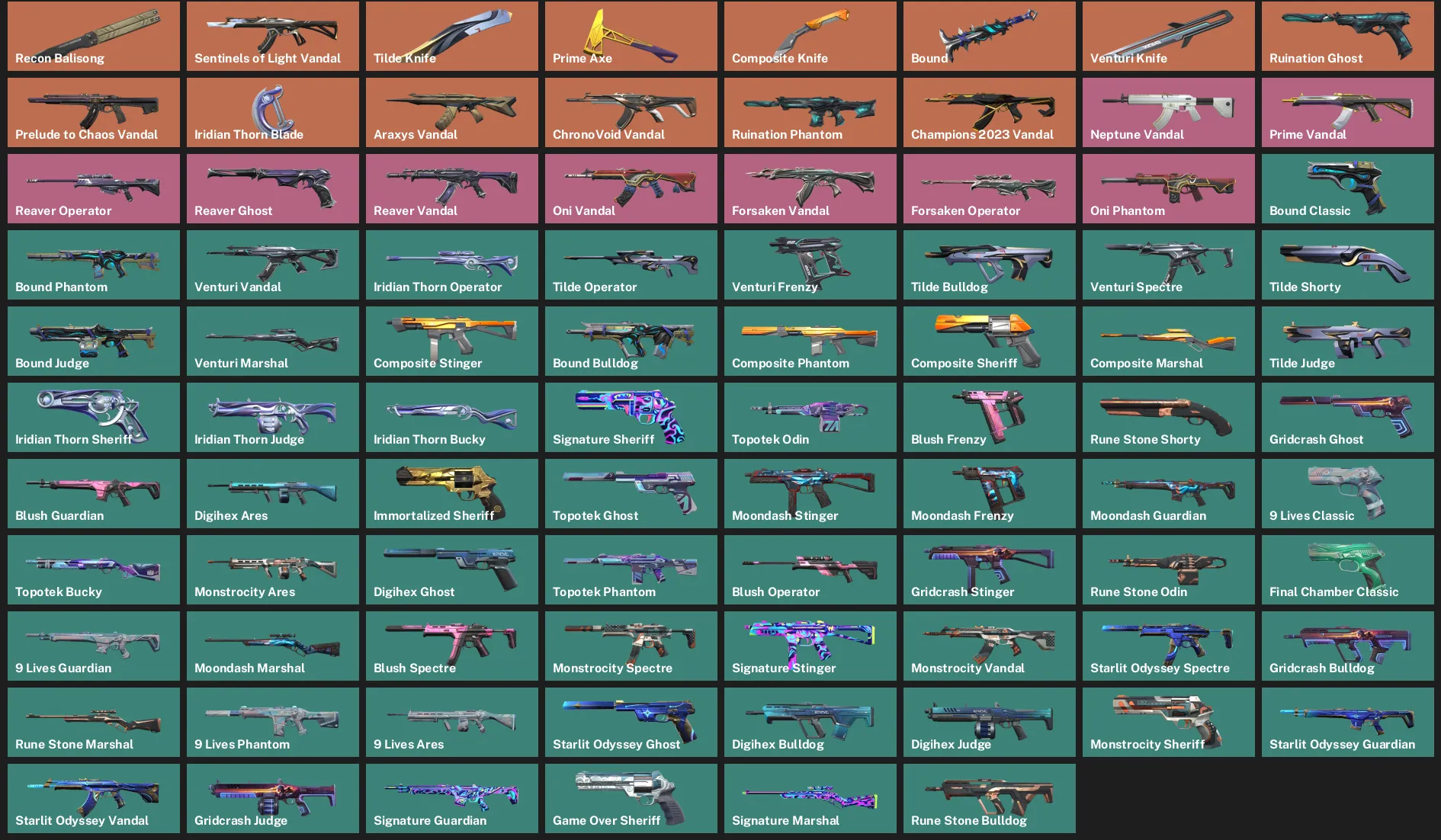The height and width of the screenshot is (840, 1441).
Task: View the Starlit Odyssey Spectre
Action: click(1167, 646)
